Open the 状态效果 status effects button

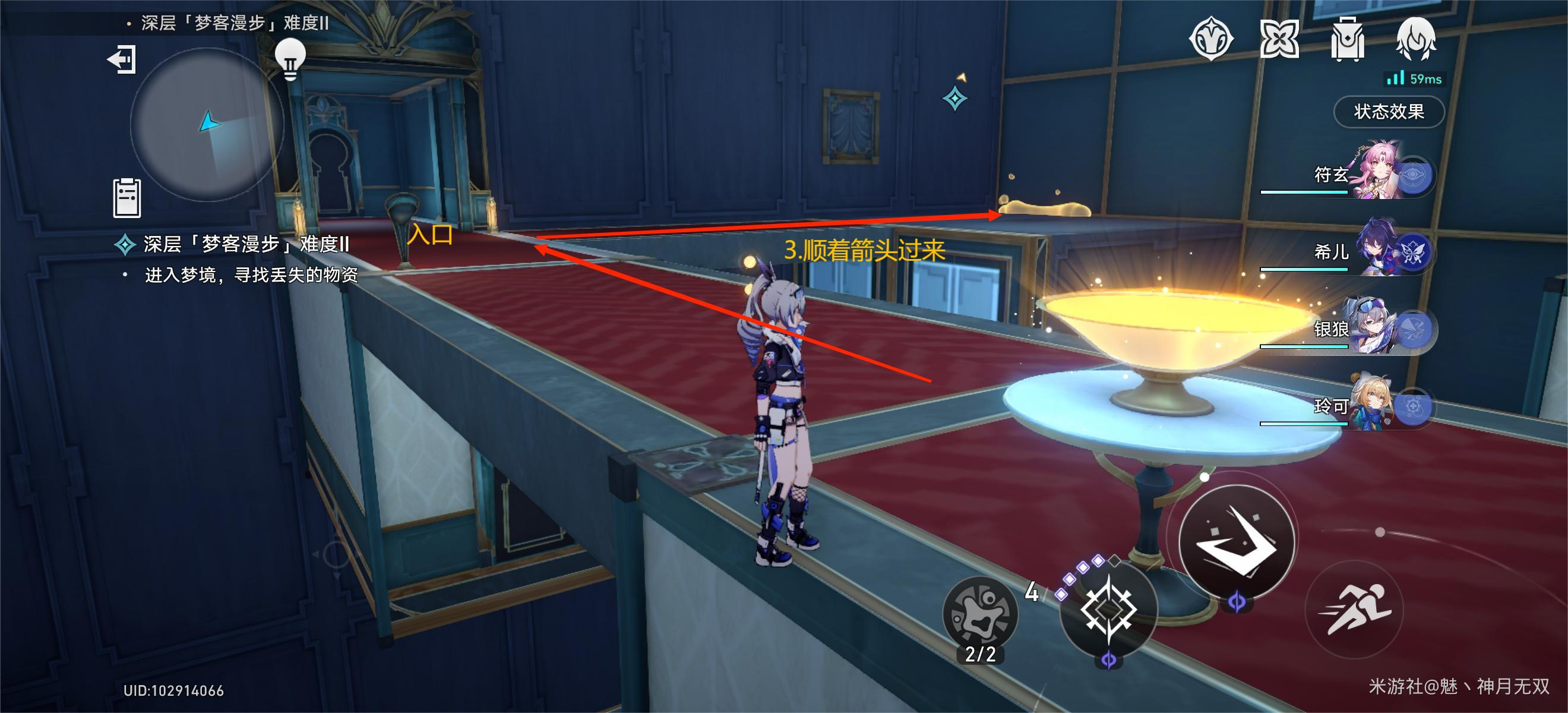click(x=1389, y=112)
